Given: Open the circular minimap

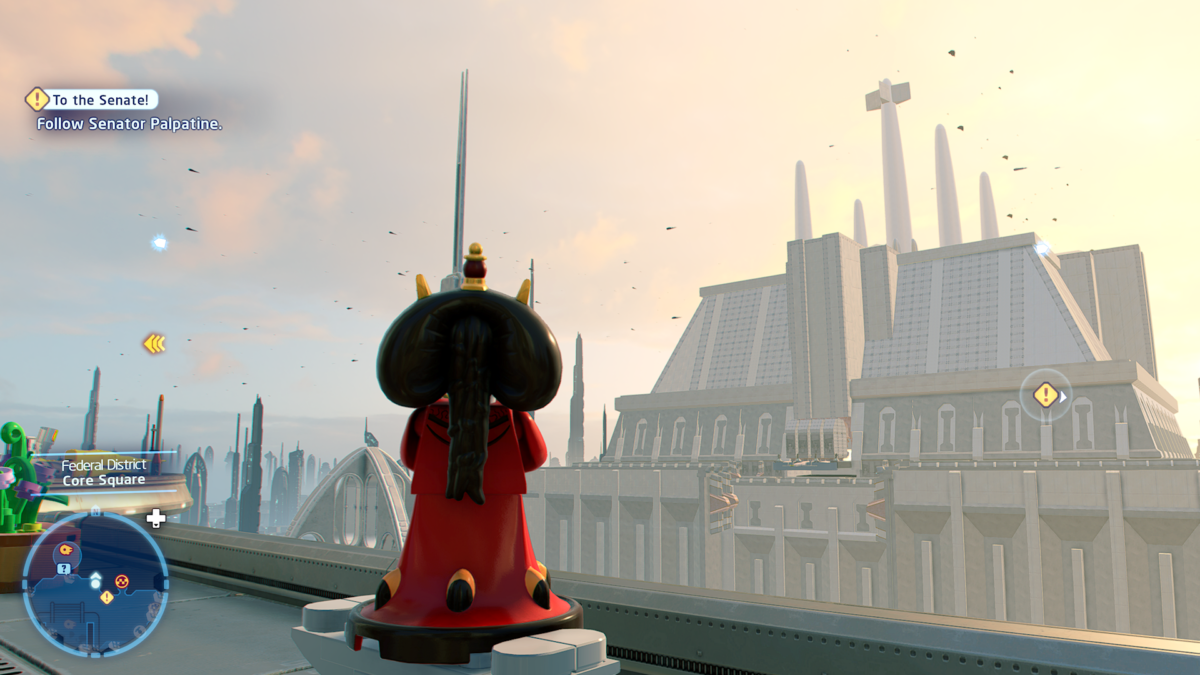Looking at the screenshot, I should coord(95,585).
